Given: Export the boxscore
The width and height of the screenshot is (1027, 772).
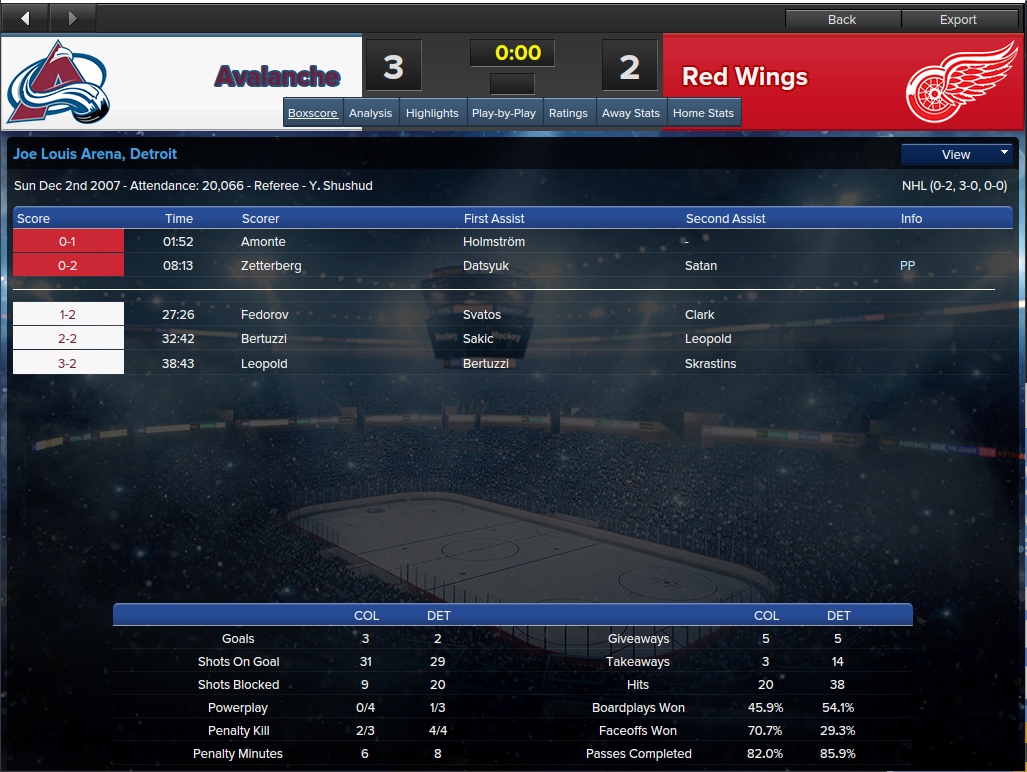Looking at the screenshot, I should point(958,19).
